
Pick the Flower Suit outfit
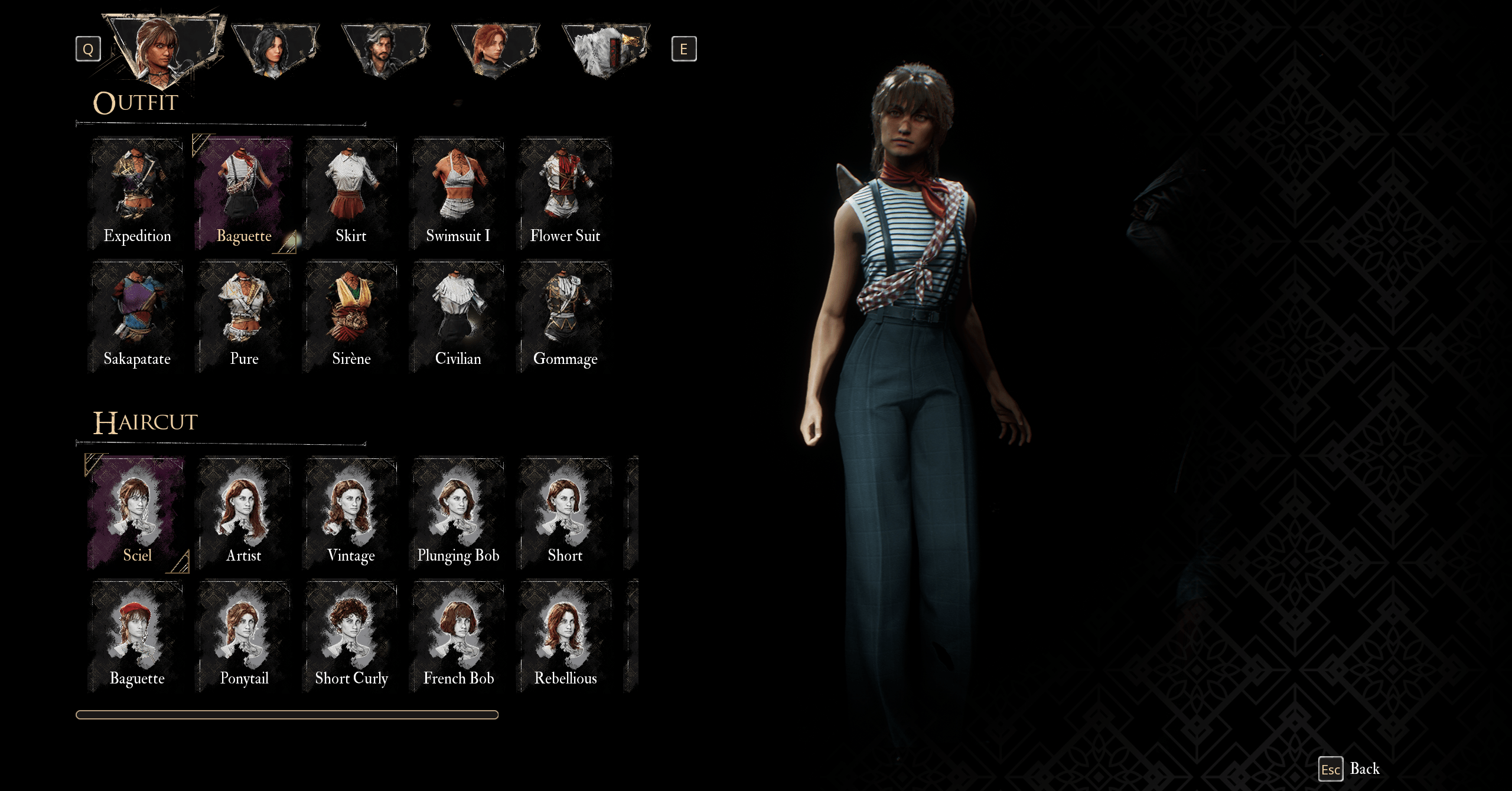(x=565, y=193)
